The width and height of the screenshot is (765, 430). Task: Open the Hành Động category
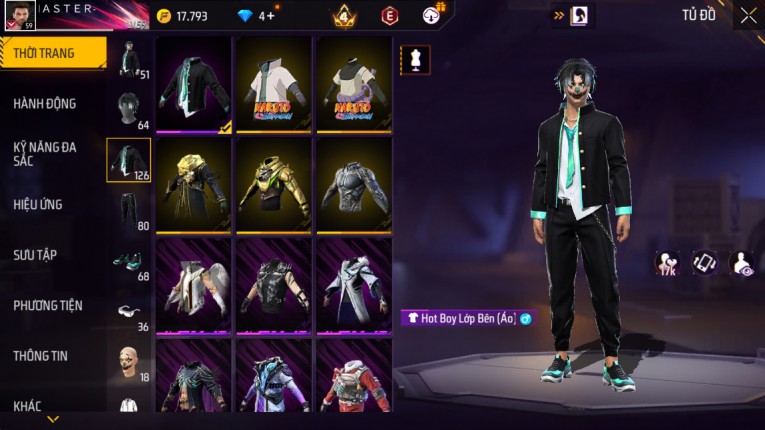pos(45,103)
